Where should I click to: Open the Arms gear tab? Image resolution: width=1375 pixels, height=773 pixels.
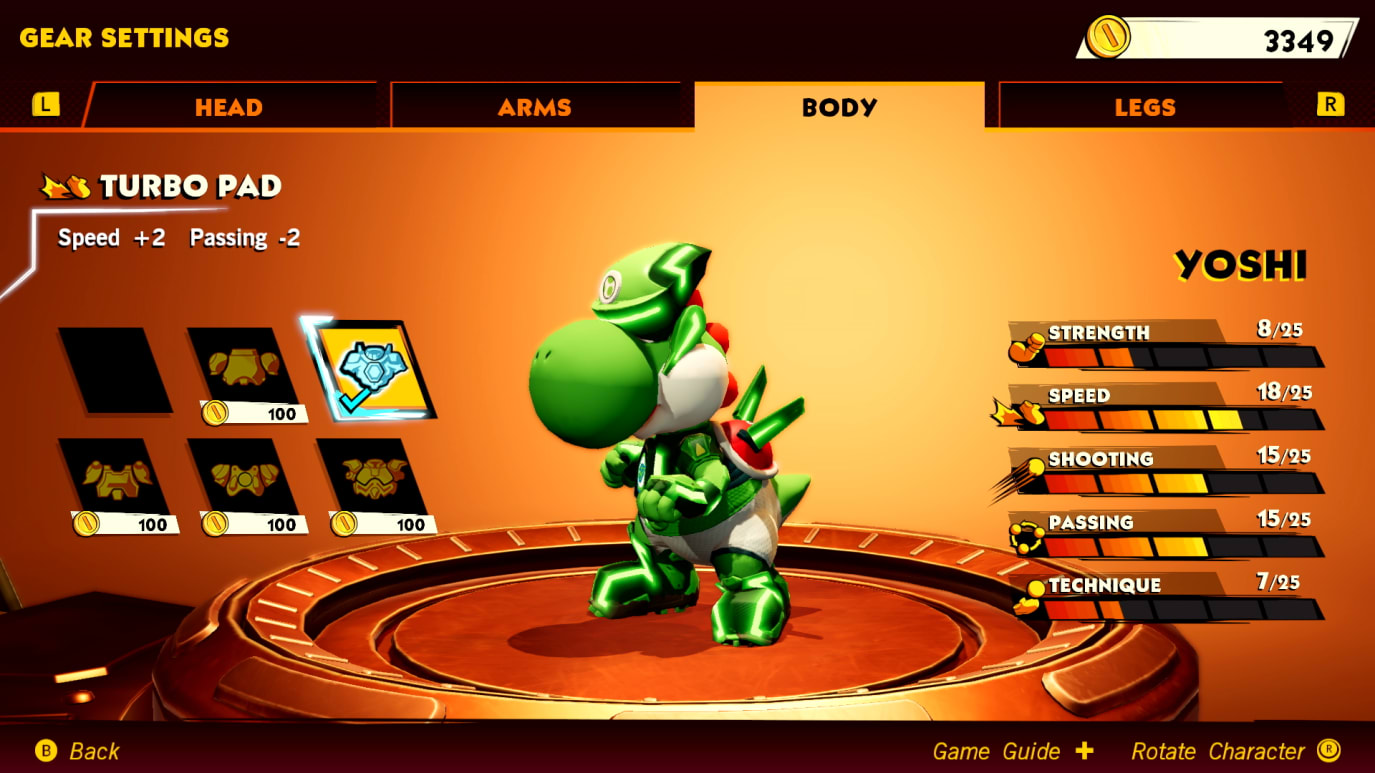click(535, 107)
